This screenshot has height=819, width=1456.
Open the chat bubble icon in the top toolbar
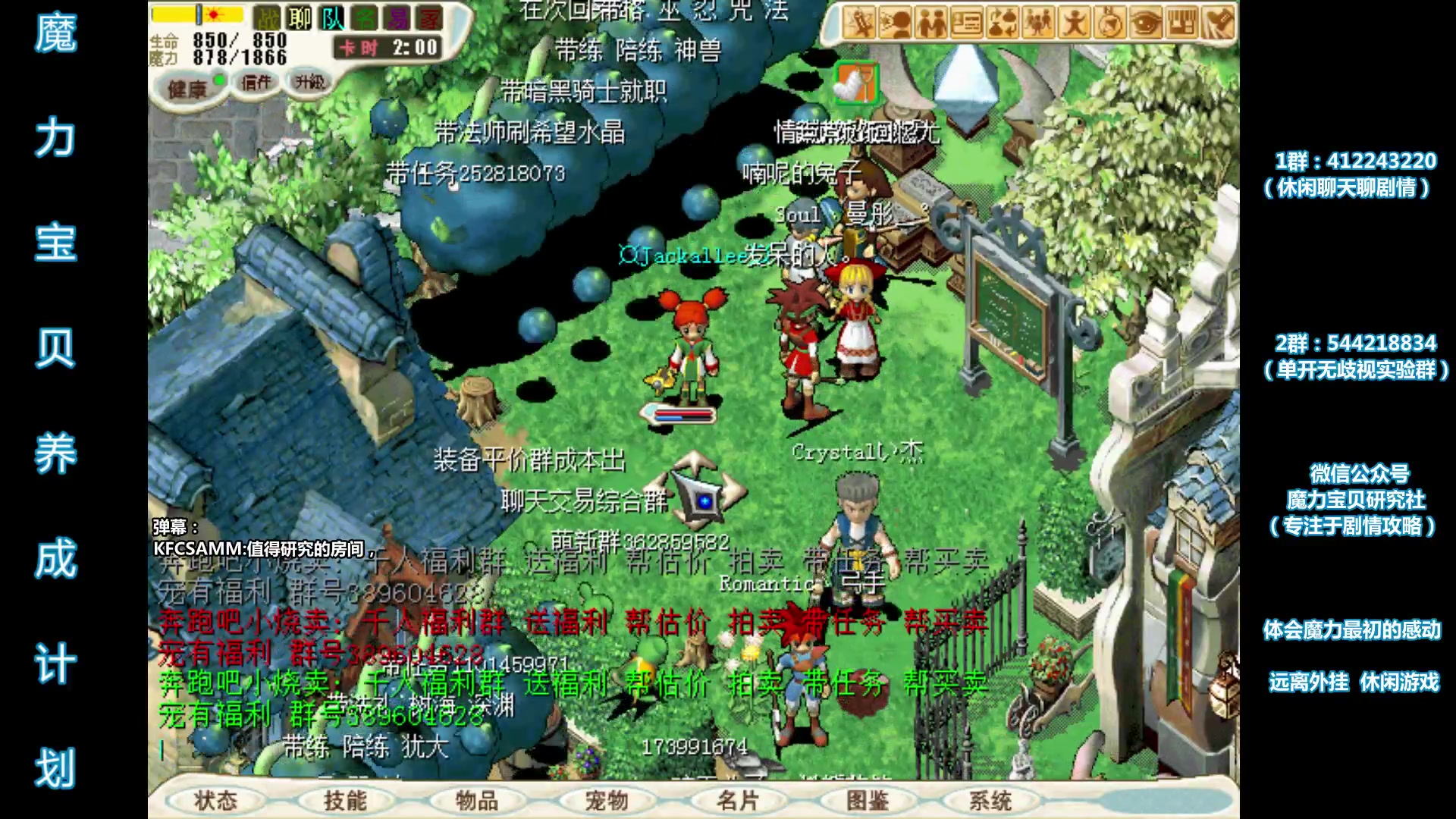click(896, 21)
